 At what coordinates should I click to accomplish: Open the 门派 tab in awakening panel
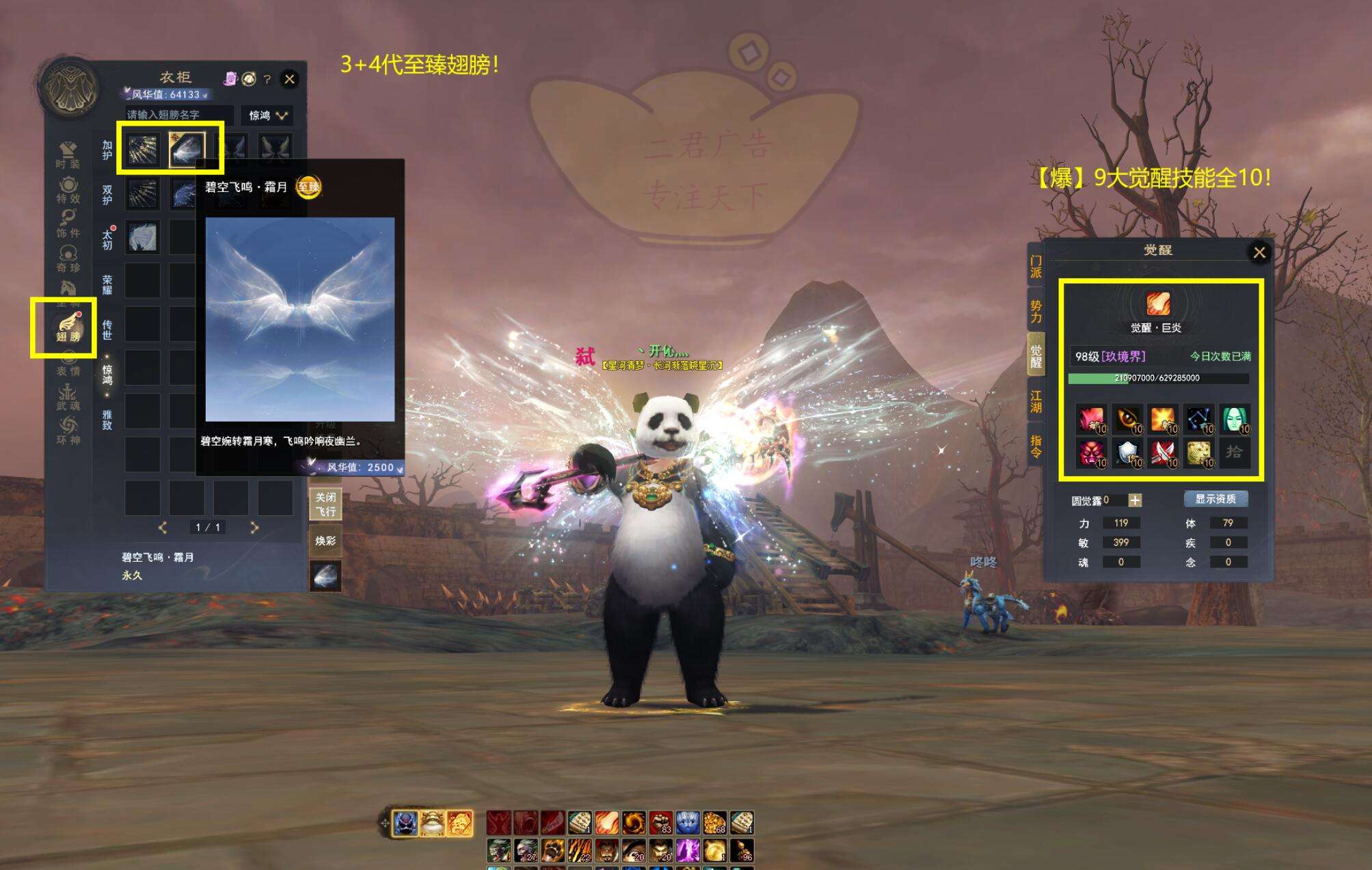(x=1036, y=267)
